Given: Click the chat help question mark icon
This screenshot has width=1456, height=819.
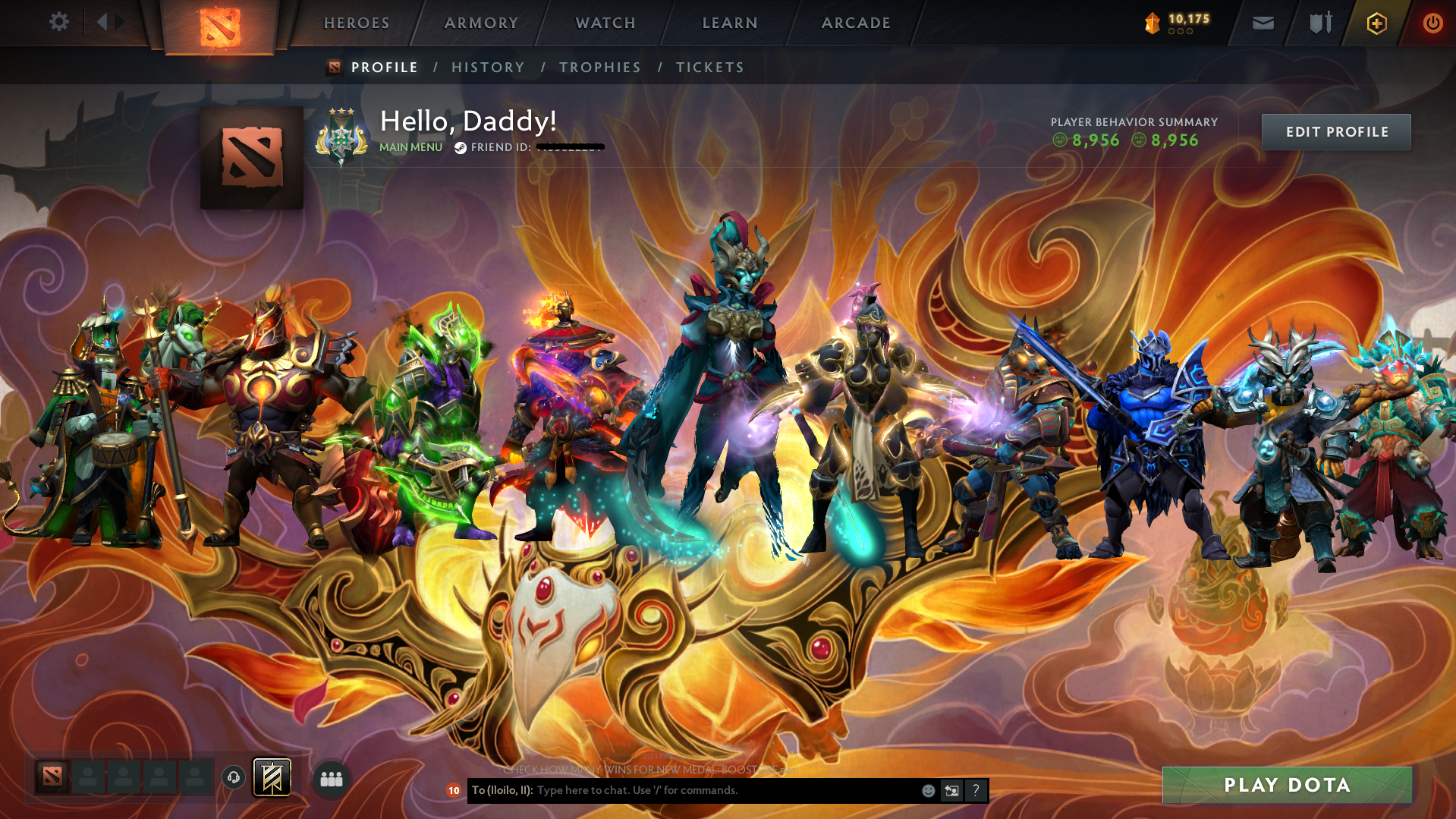Looking at the screenshot, I should (x=976, y=790).
